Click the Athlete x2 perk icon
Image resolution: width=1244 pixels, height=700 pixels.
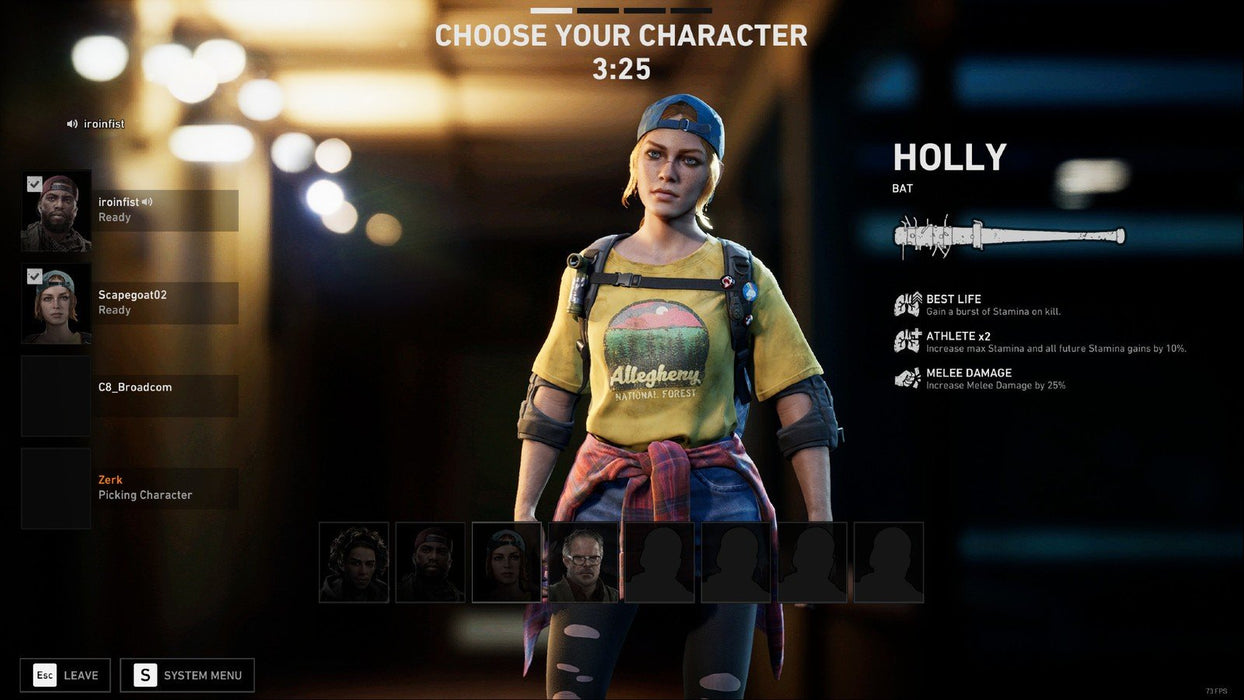(907, 341)
